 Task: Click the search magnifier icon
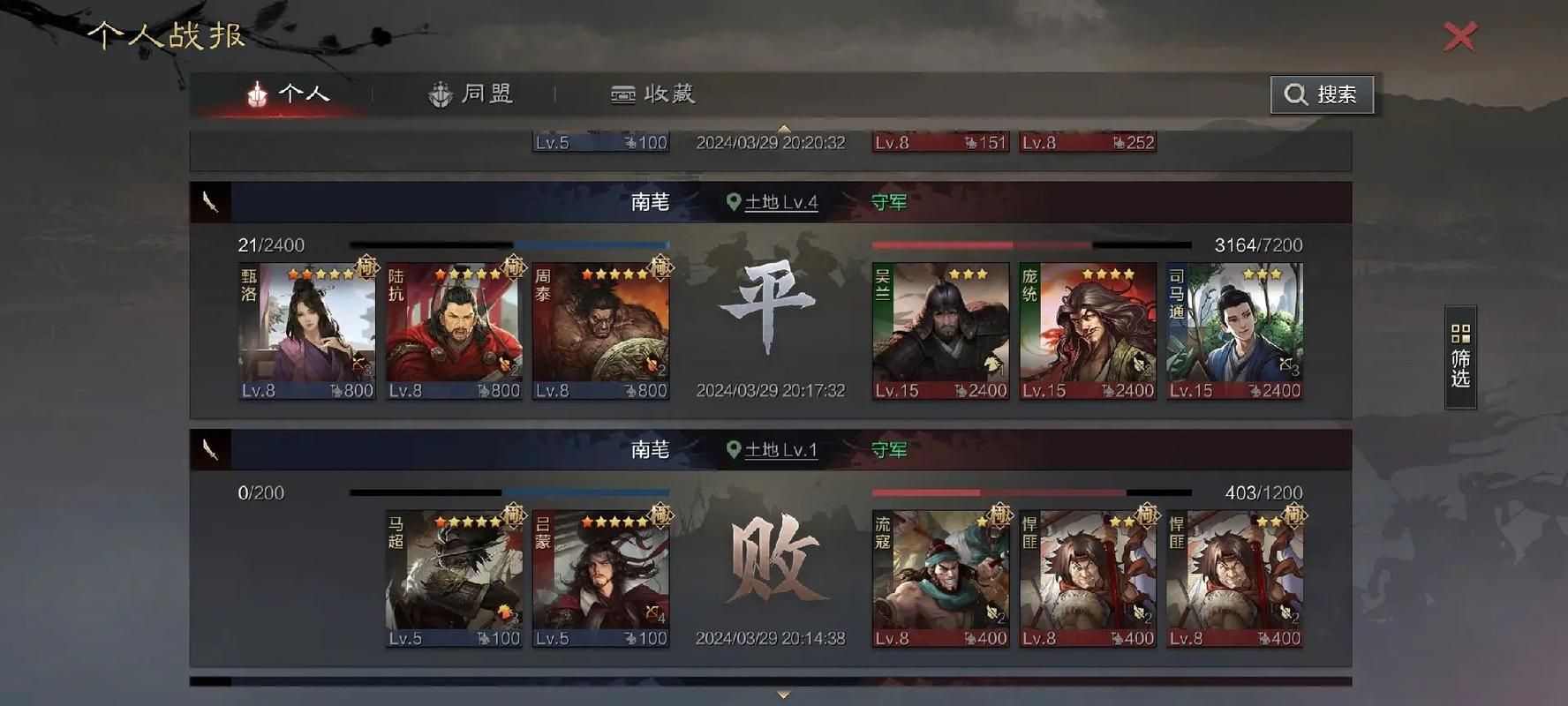pyautogui.click(x=1294, y=94)
